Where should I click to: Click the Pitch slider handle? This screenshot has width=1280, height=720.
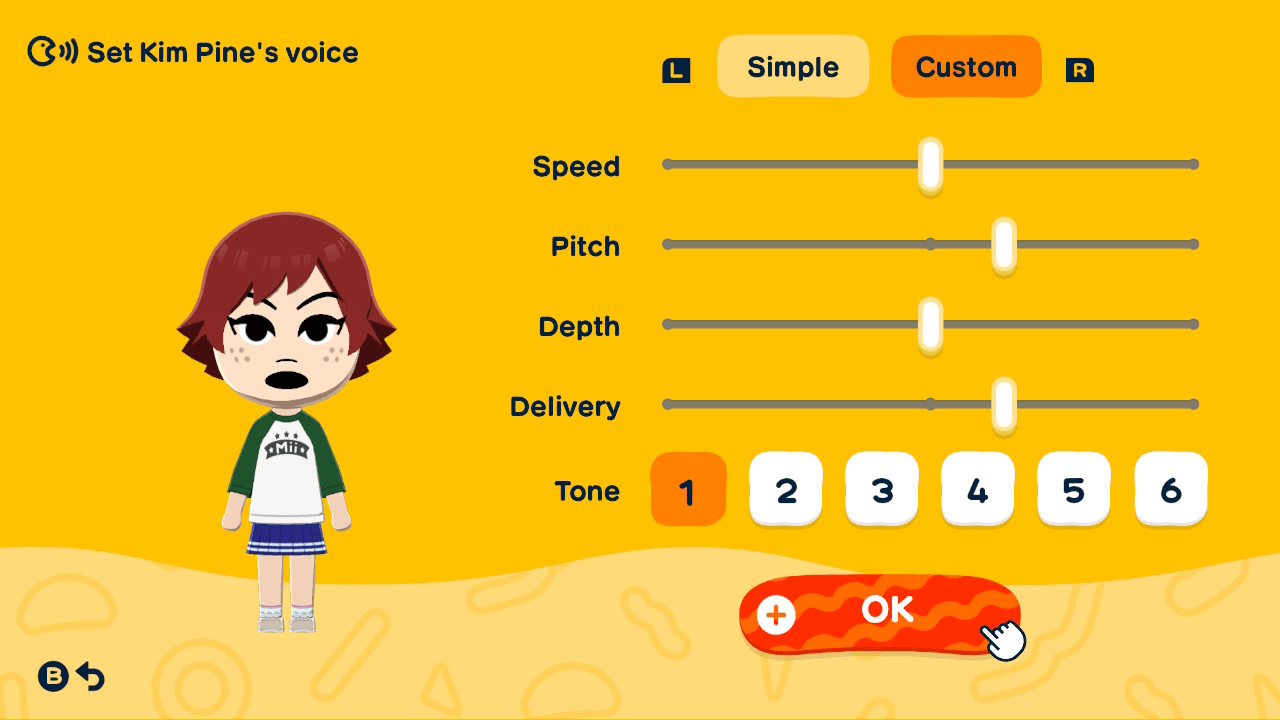pyautogui.click(x=1005, y=243)
